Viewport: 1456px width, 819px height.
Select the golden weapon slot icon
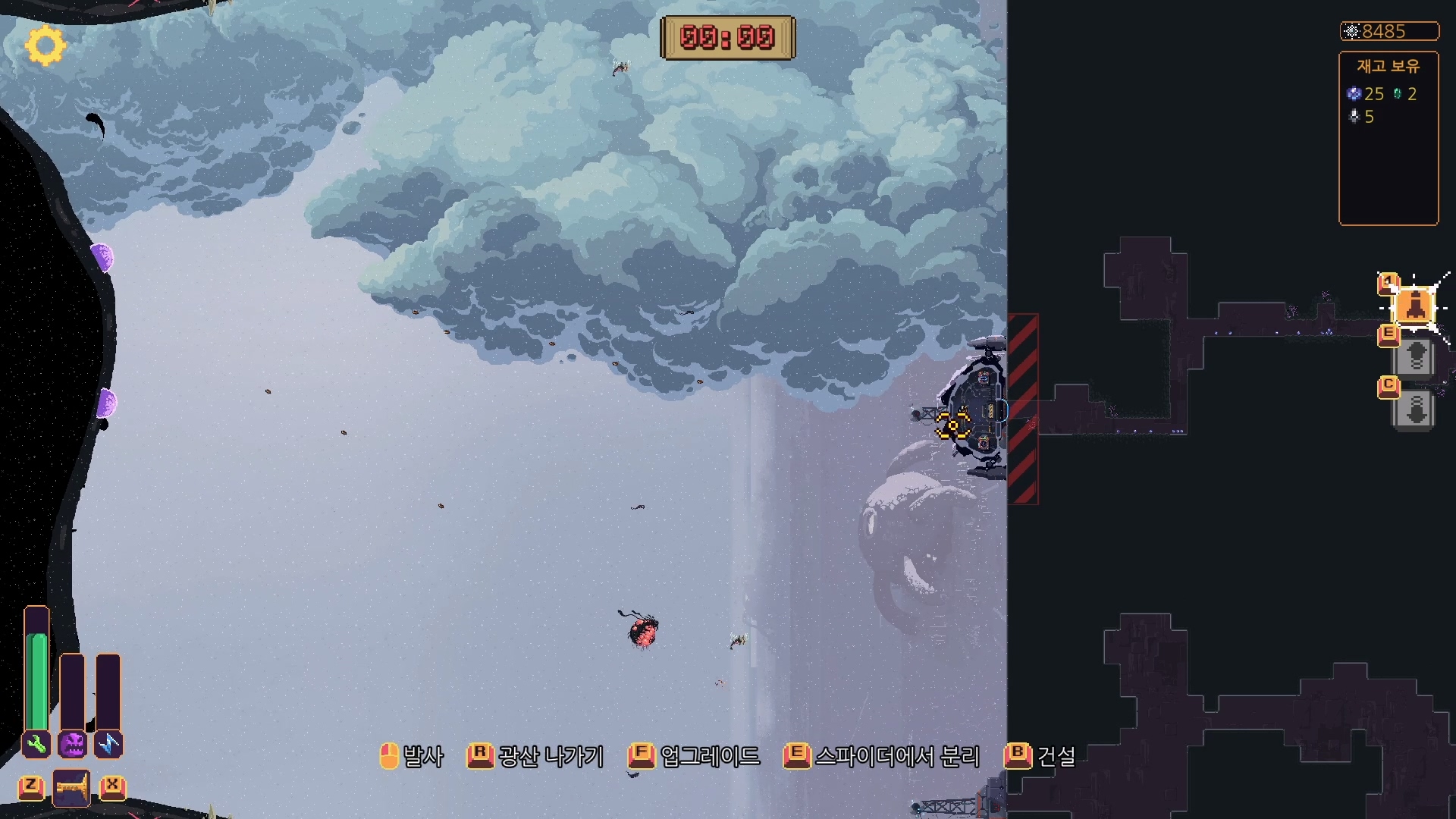click(x=71, y=788)
